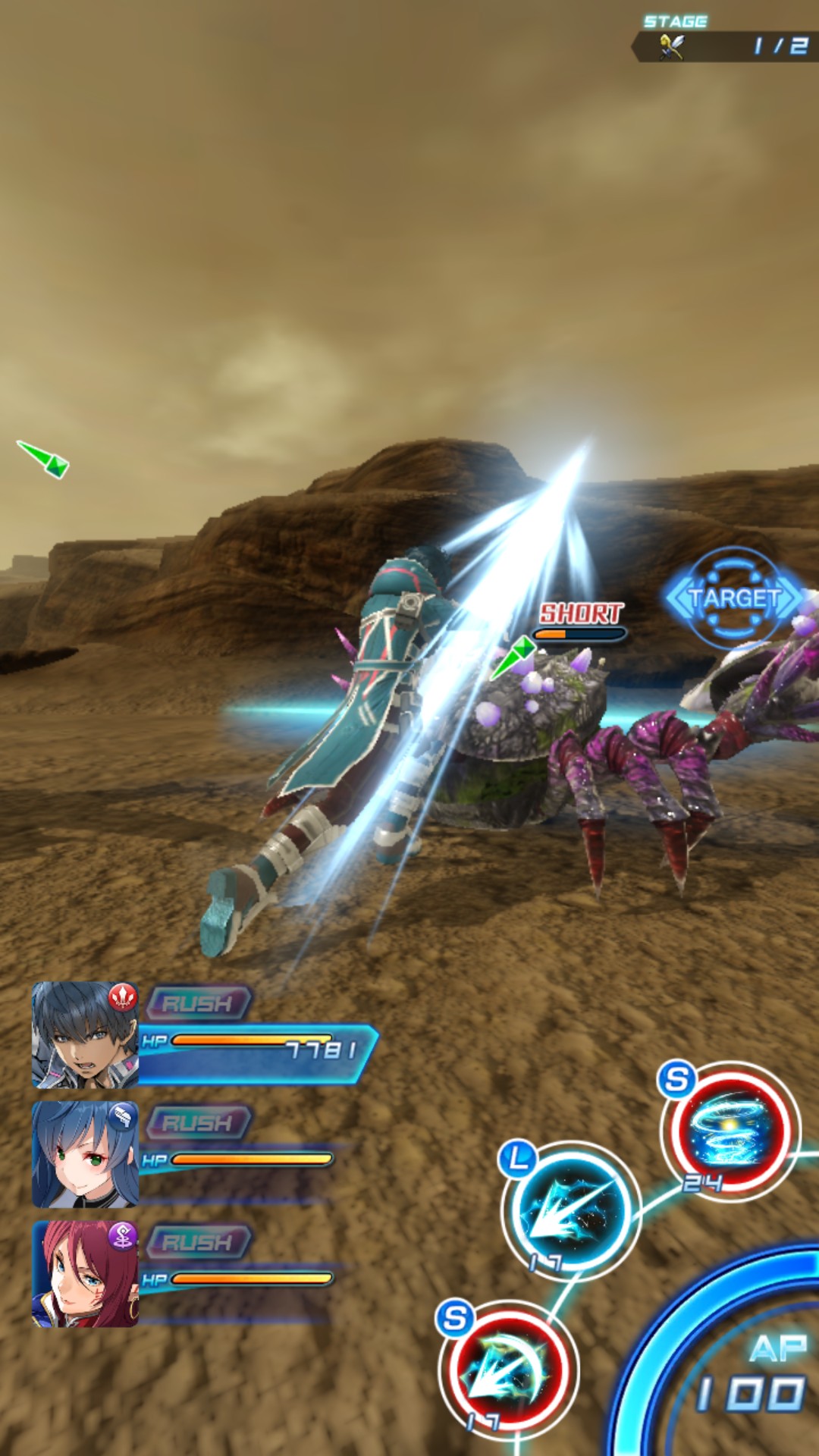Trigger RUSH for the blue-haired girl
819x1456 pixels.
click(x=198, y=1122)
